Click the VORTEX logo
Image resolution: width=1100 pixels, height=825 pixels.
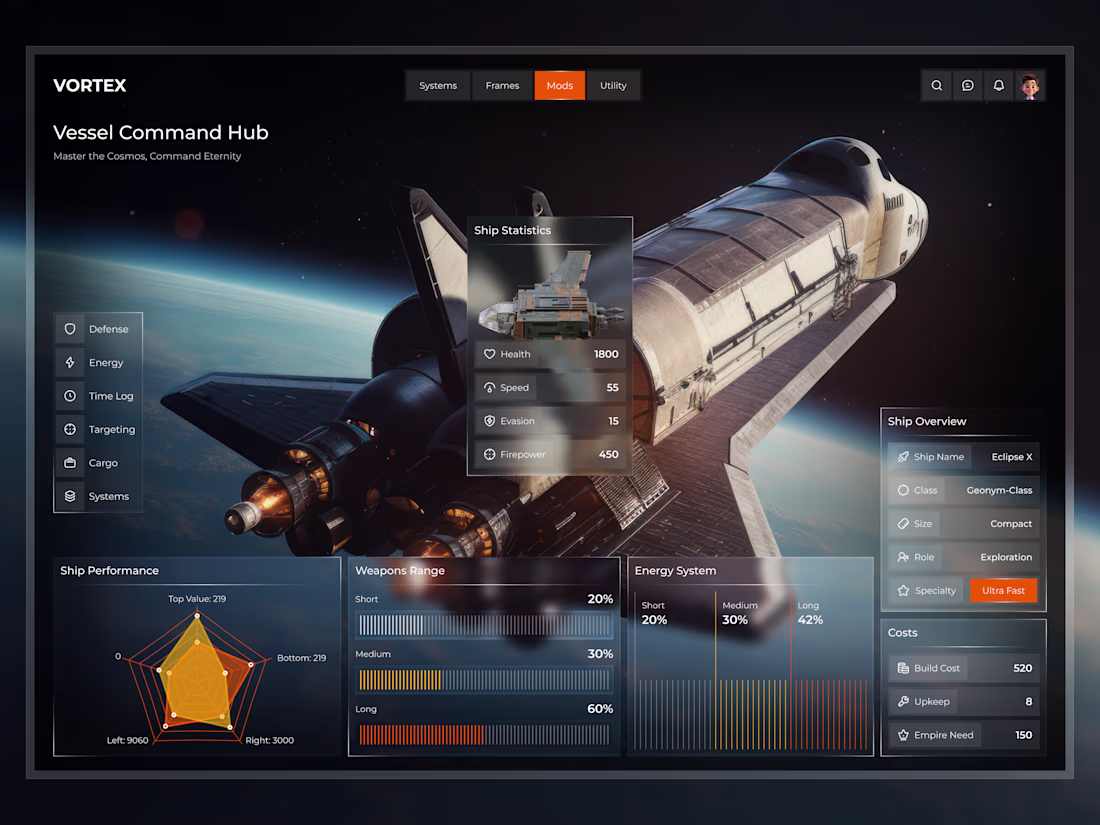point(90,86)
